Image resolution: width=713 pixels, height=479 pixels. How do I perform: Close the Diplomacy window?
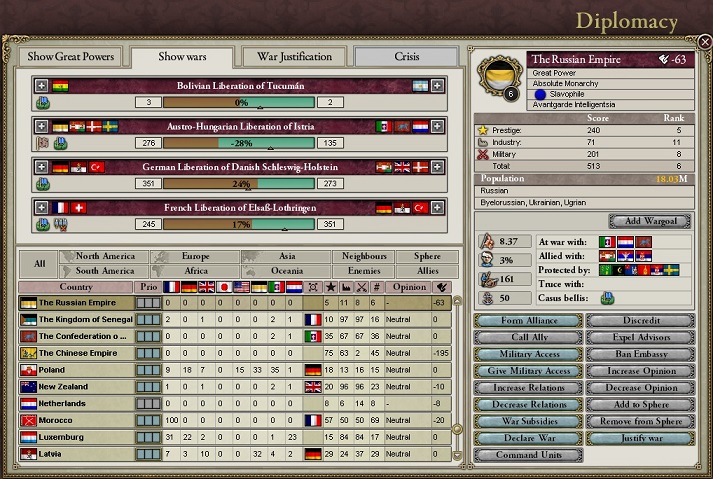coord(704,42)
